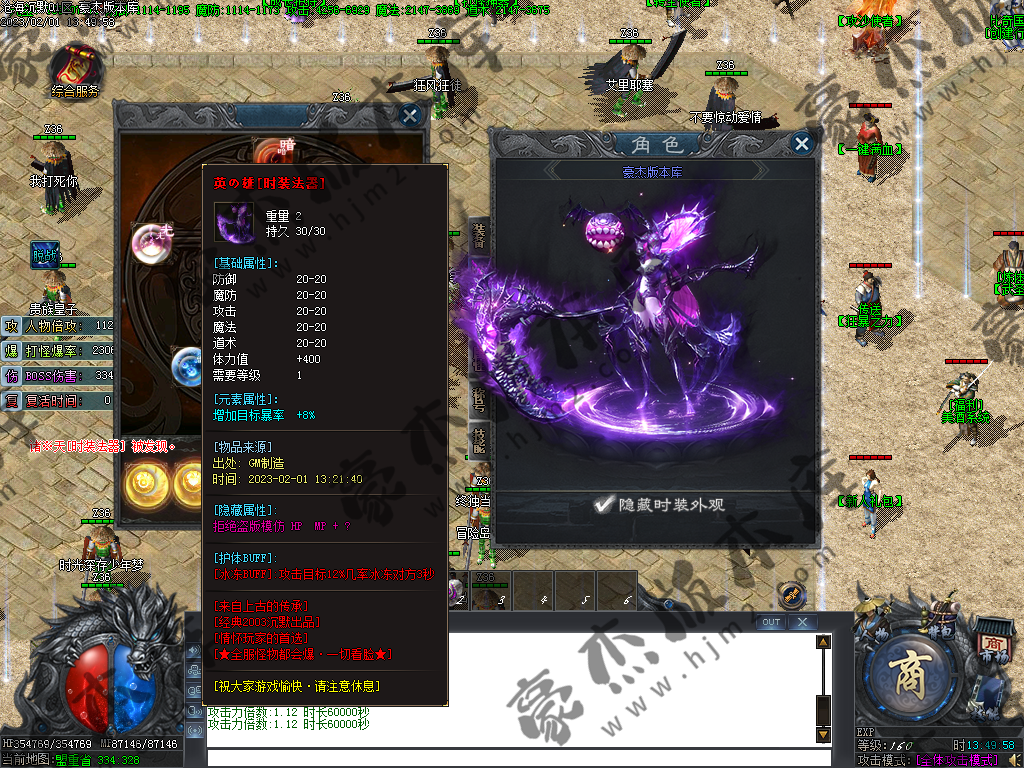Switch to the 装备 tab
Image resolution: width=1024 pixels, height=768 pixels.
pyautogui.click(x=479, y=238)
